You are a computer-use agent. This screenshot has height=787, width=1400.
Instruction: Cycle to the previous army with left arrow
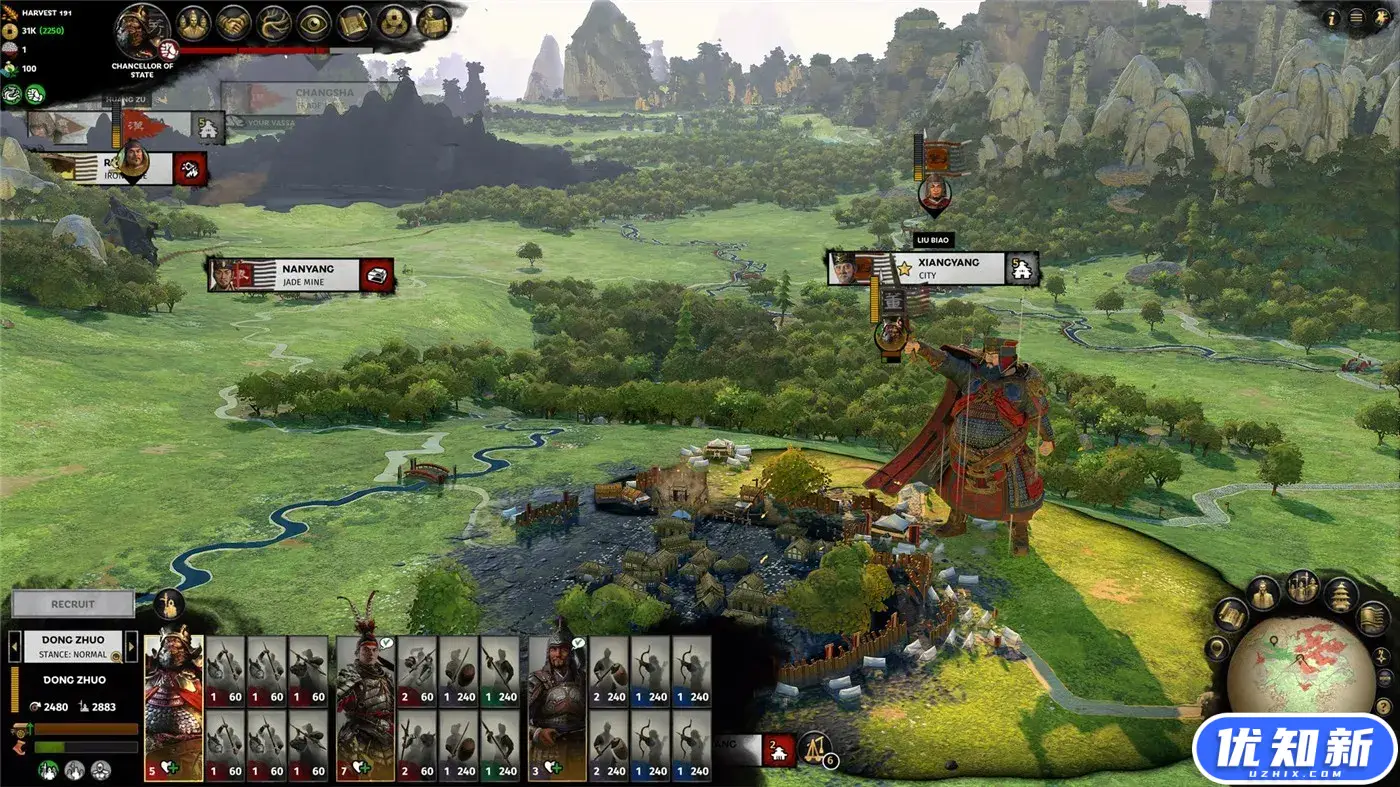pyautogui.click(x=14, y=646)
